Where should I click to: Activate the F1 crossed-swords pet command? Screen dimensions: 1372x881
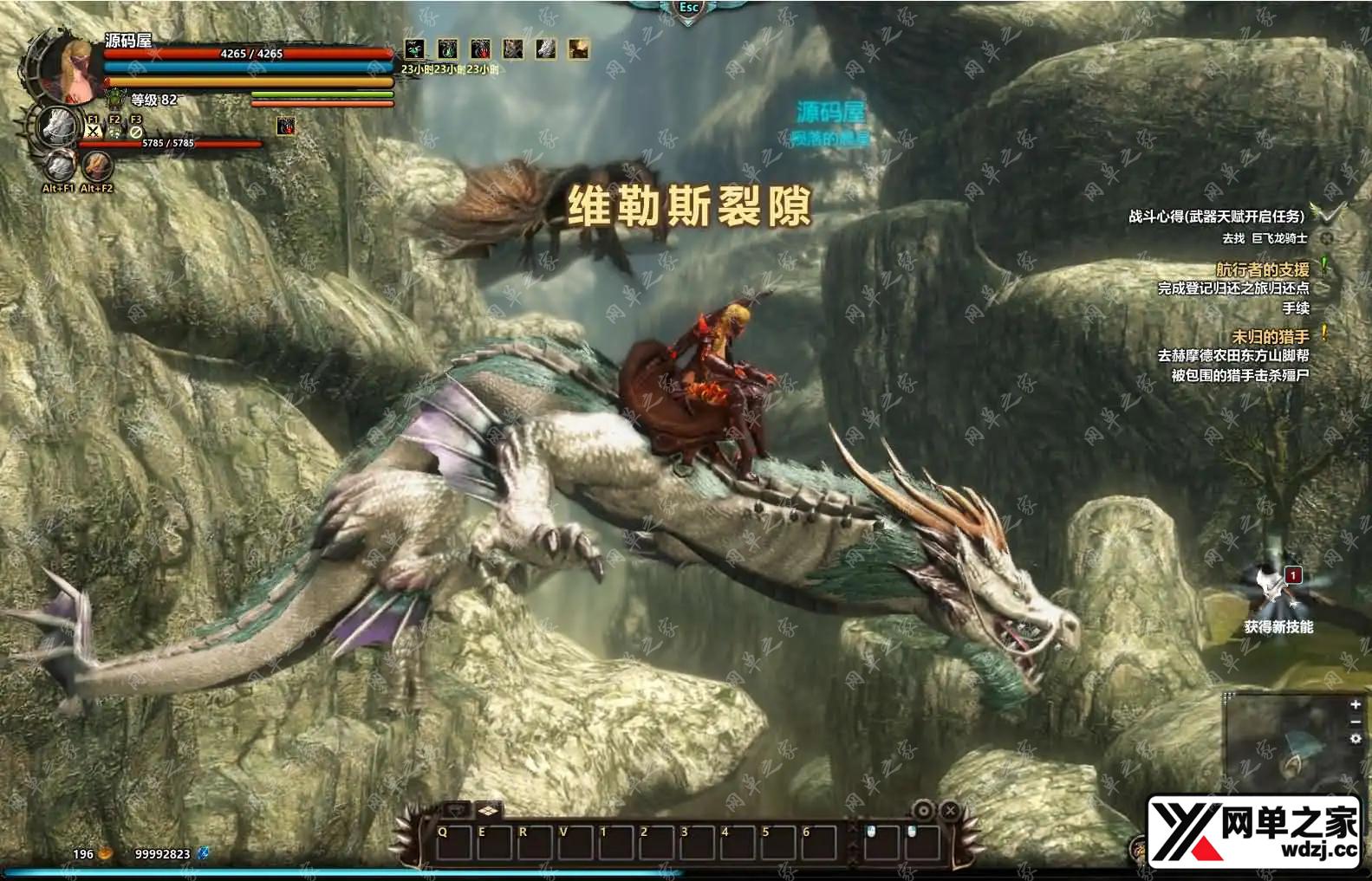pos(93,132)
